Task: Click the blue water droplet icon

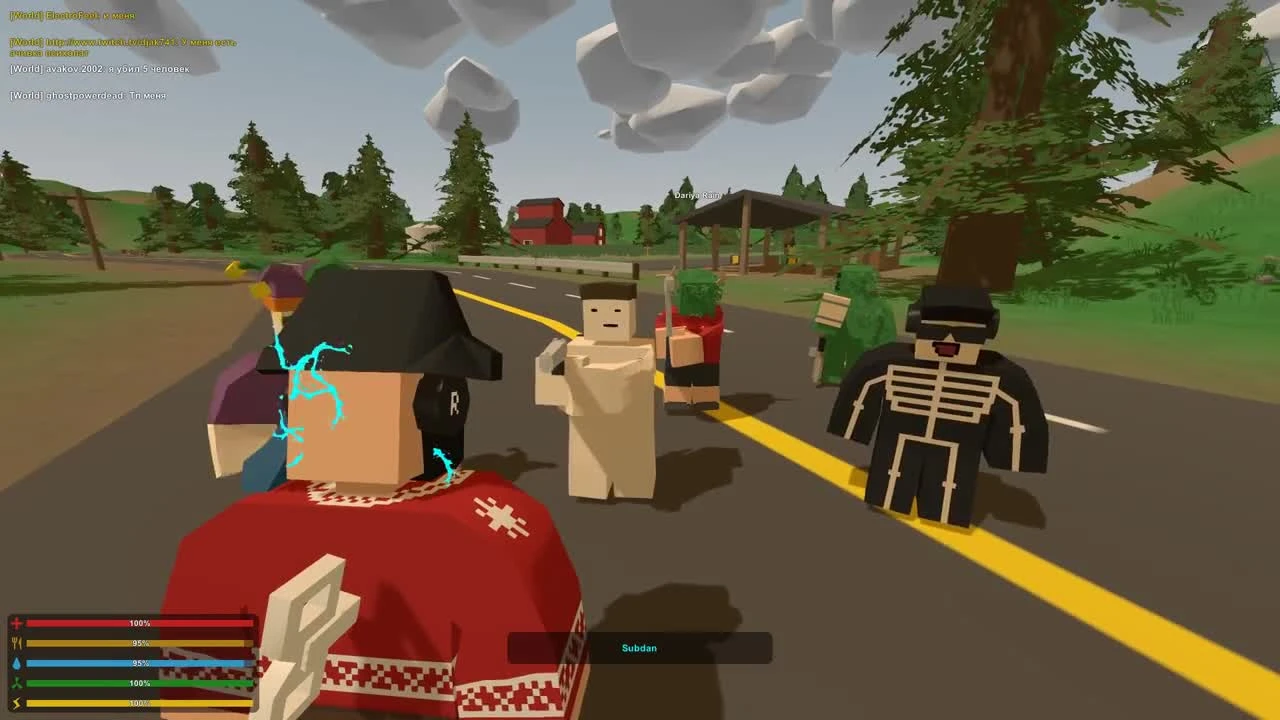Action: coord(17,662)
